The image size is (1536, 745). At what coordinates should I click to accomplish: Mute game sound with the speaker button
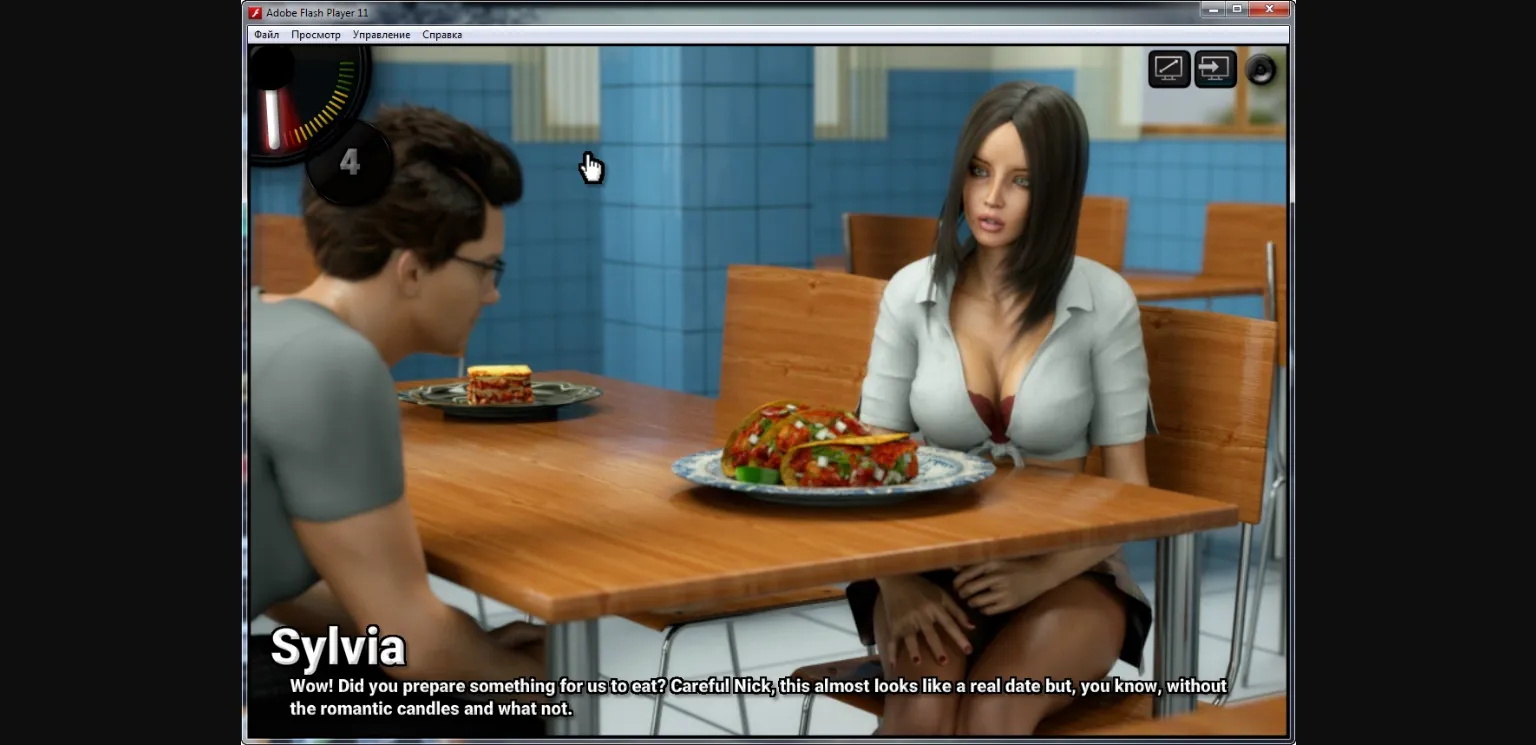coord(1260,68)
